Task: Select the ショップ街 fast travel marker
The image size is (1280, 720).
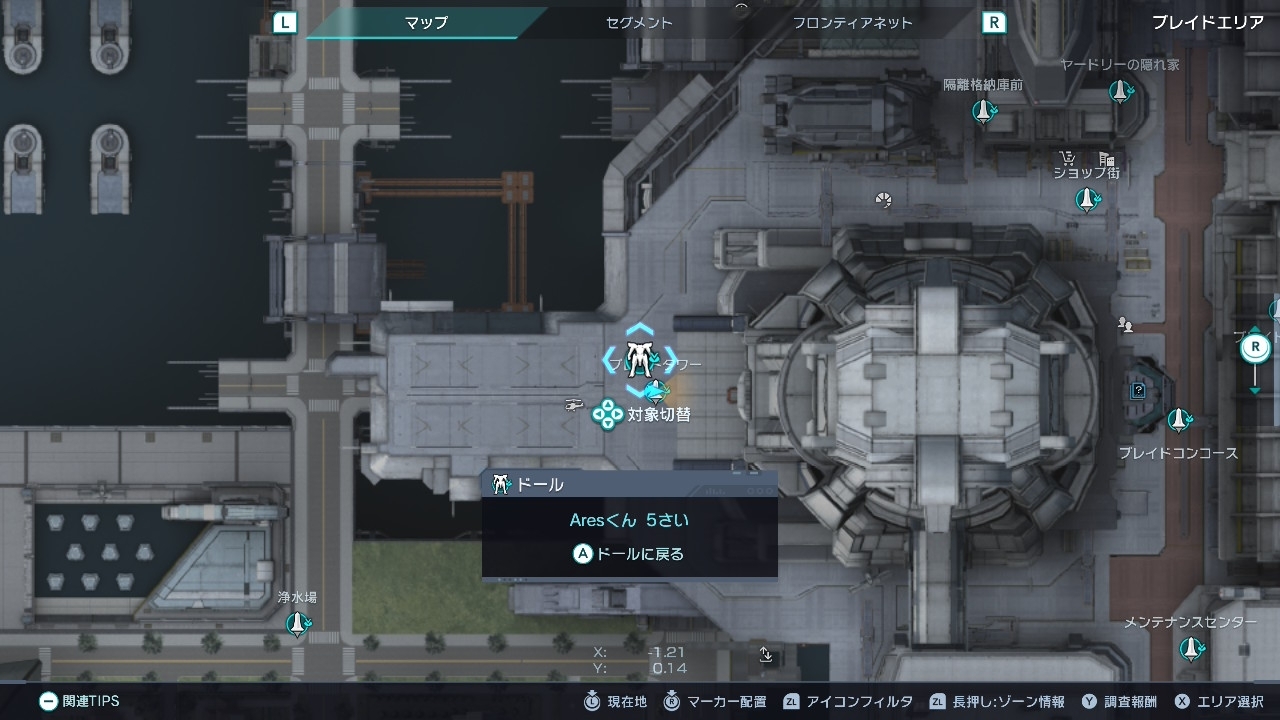Action: (1087, 199)
